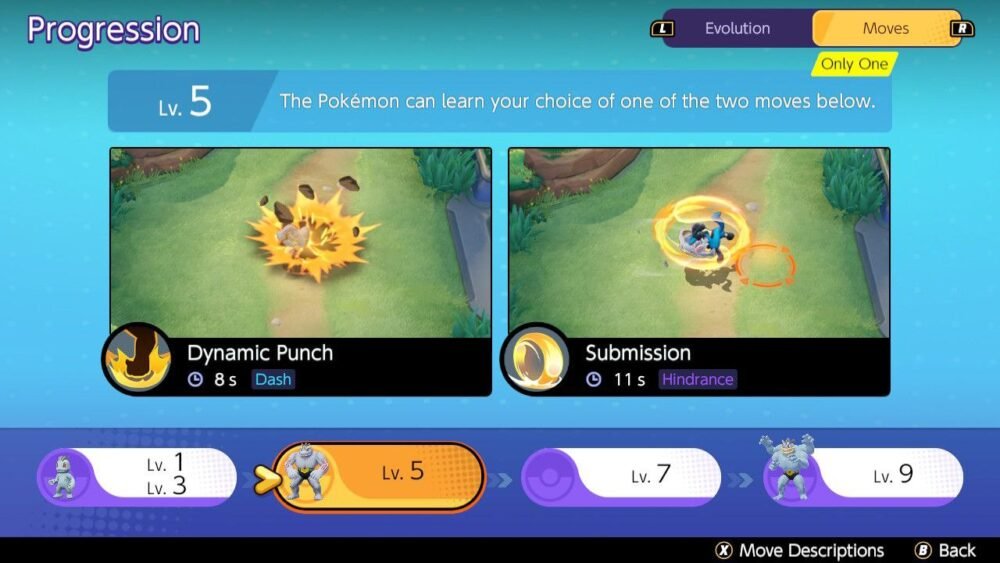The image size is (1000, 563).
Task: Select the Lv. 5 Machoke stage
Action: (x=378, y=475)
